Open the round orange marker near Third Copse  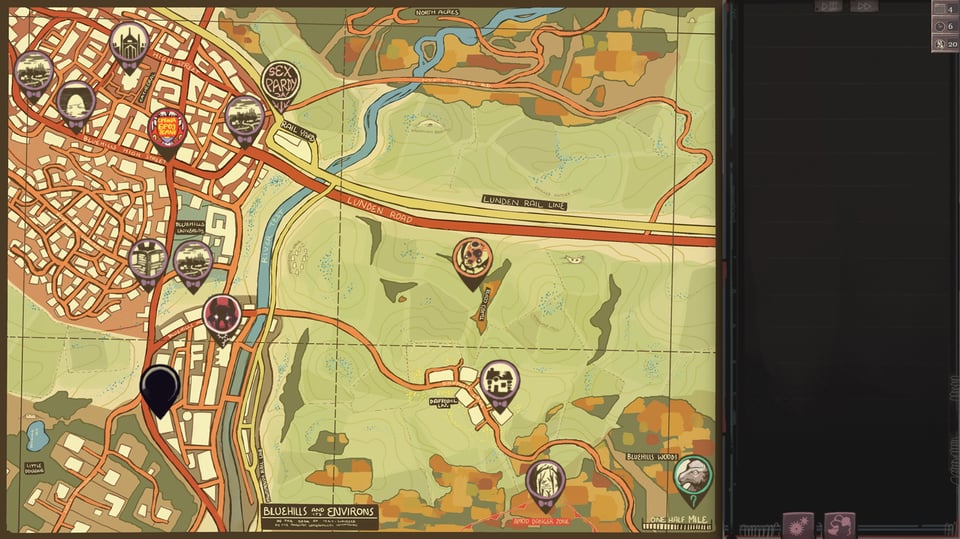pos(472,259)
